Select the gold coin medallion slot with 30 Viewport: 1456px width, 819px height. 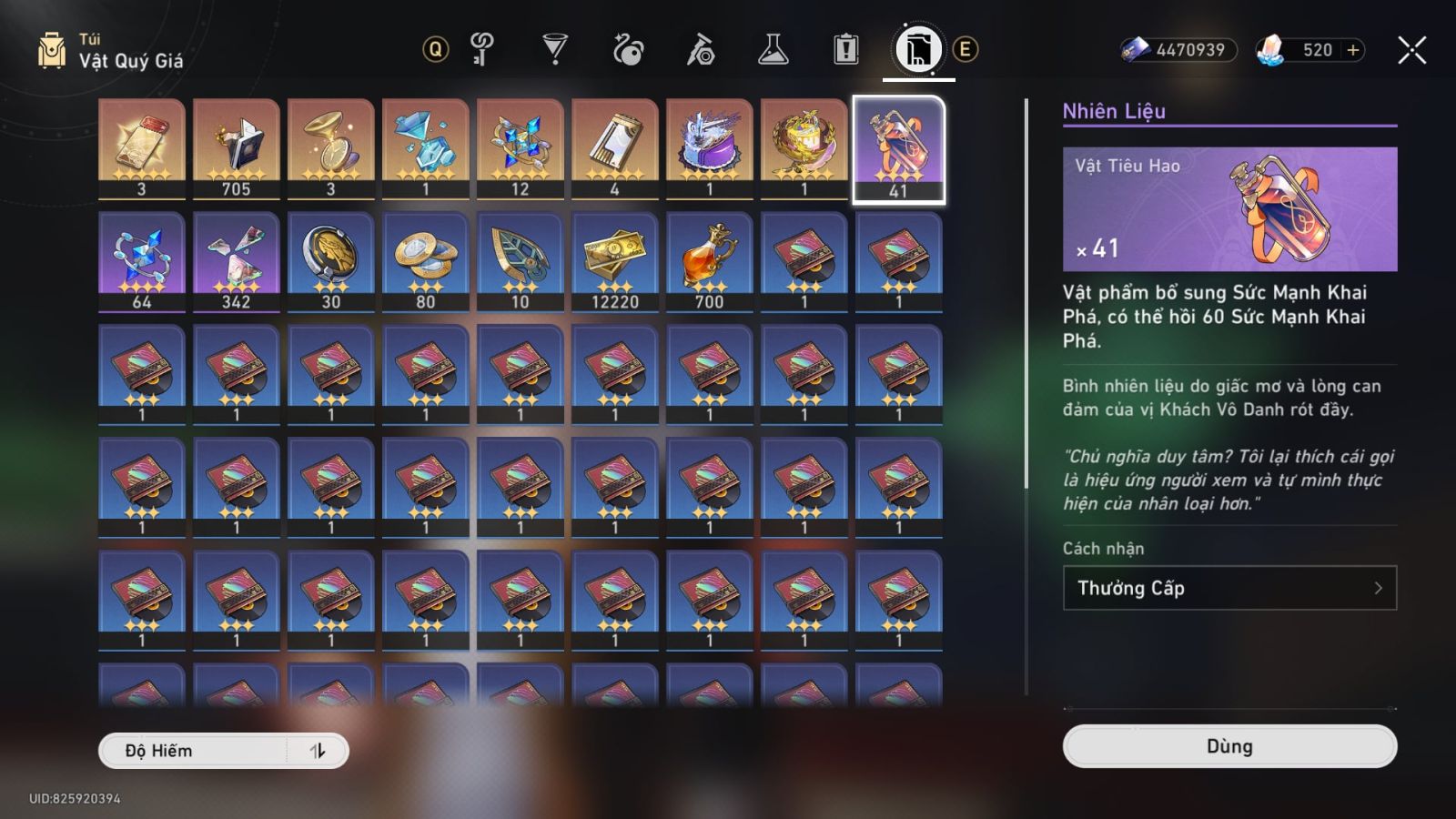(x=331, y=261)
